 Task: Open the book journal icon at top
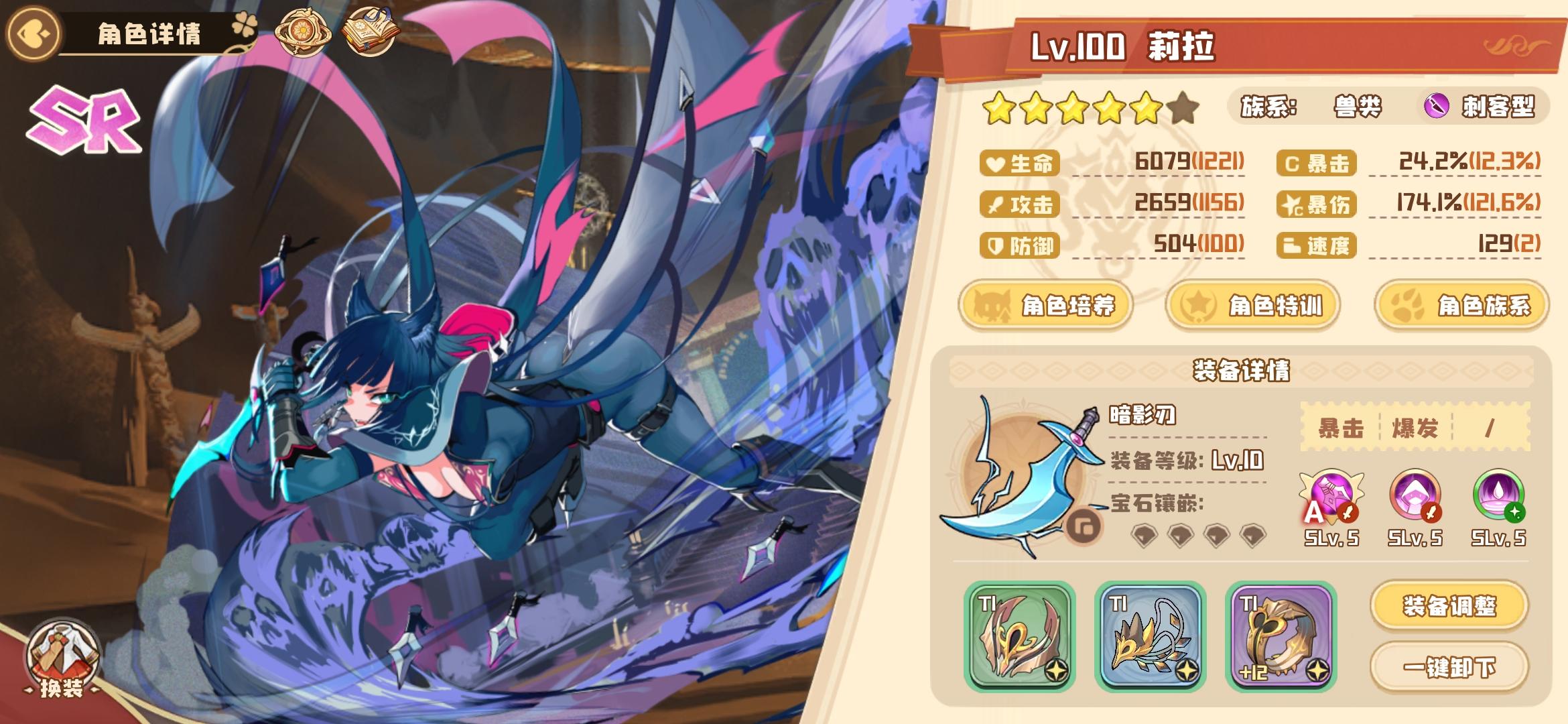369,32
